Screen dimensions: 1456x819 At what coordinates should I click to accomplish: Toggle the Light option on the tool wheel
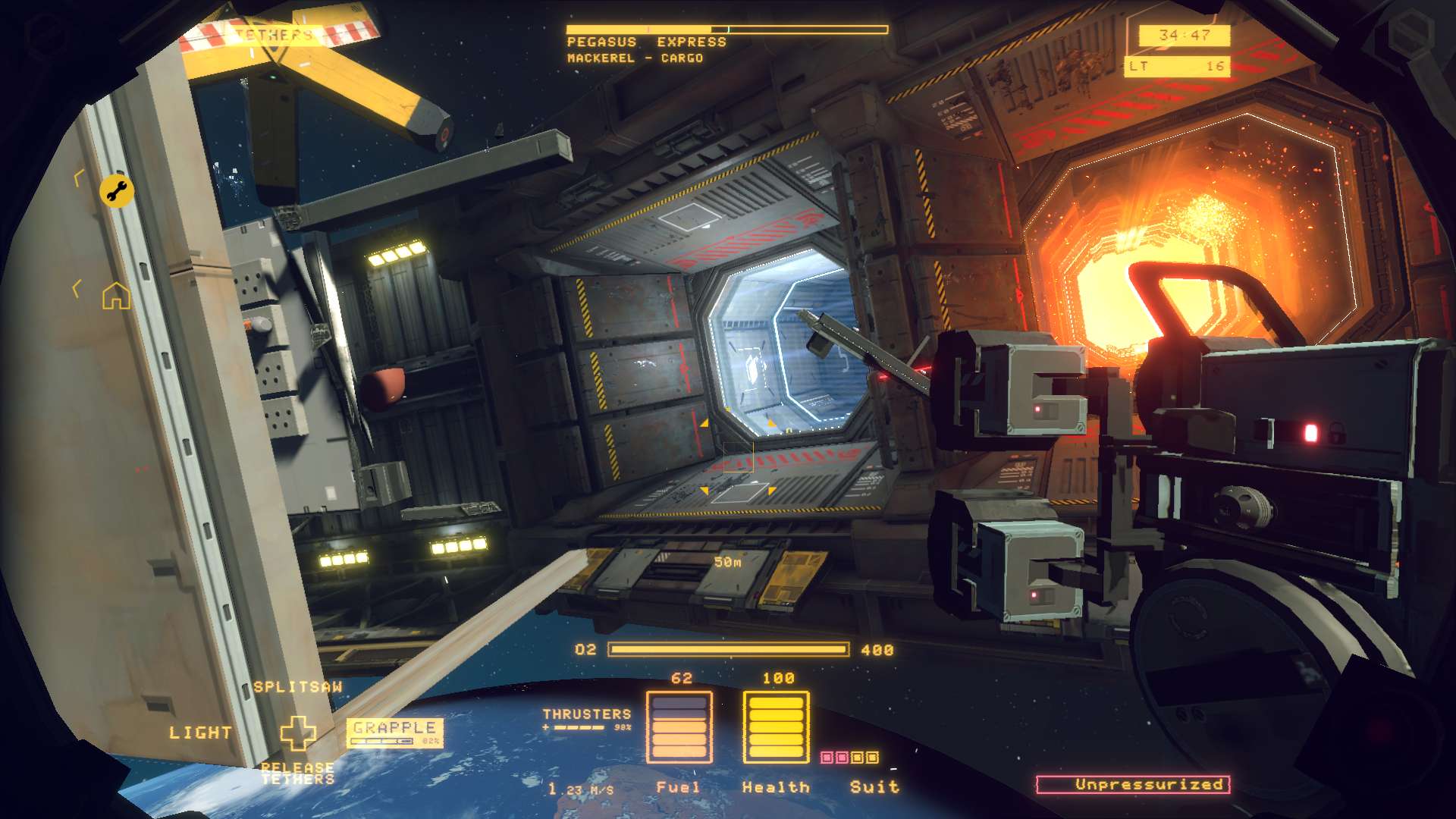[200, 733]
